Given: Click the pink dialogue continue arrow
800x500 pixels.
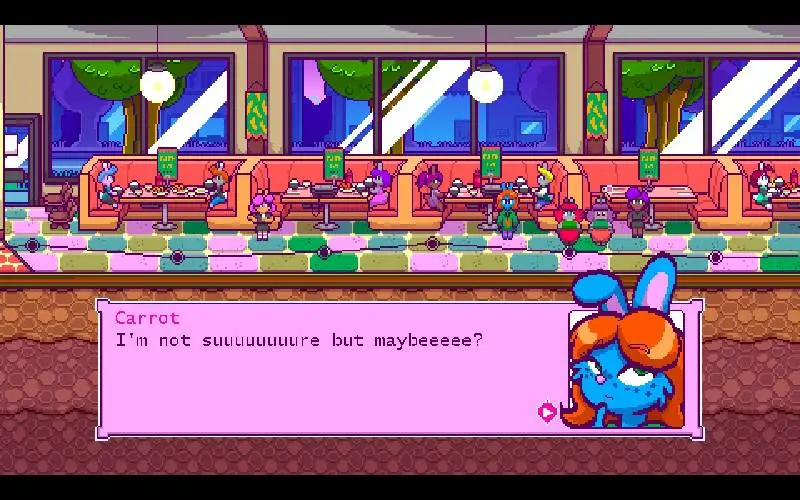Looking at the screenshot, I should click(x=547, y=411).
